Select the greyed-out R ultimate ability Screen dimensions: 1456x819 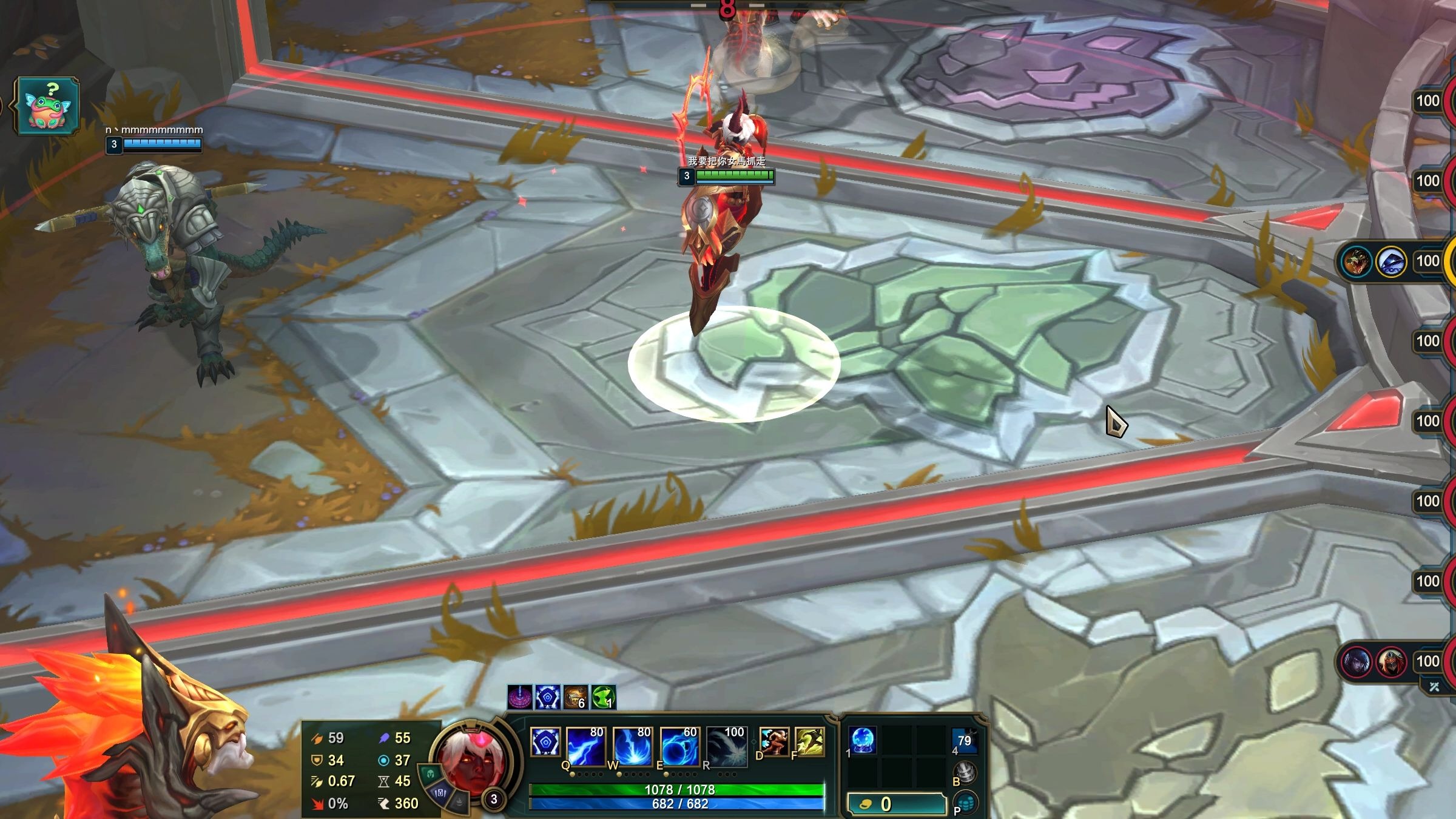coord(726,746)
